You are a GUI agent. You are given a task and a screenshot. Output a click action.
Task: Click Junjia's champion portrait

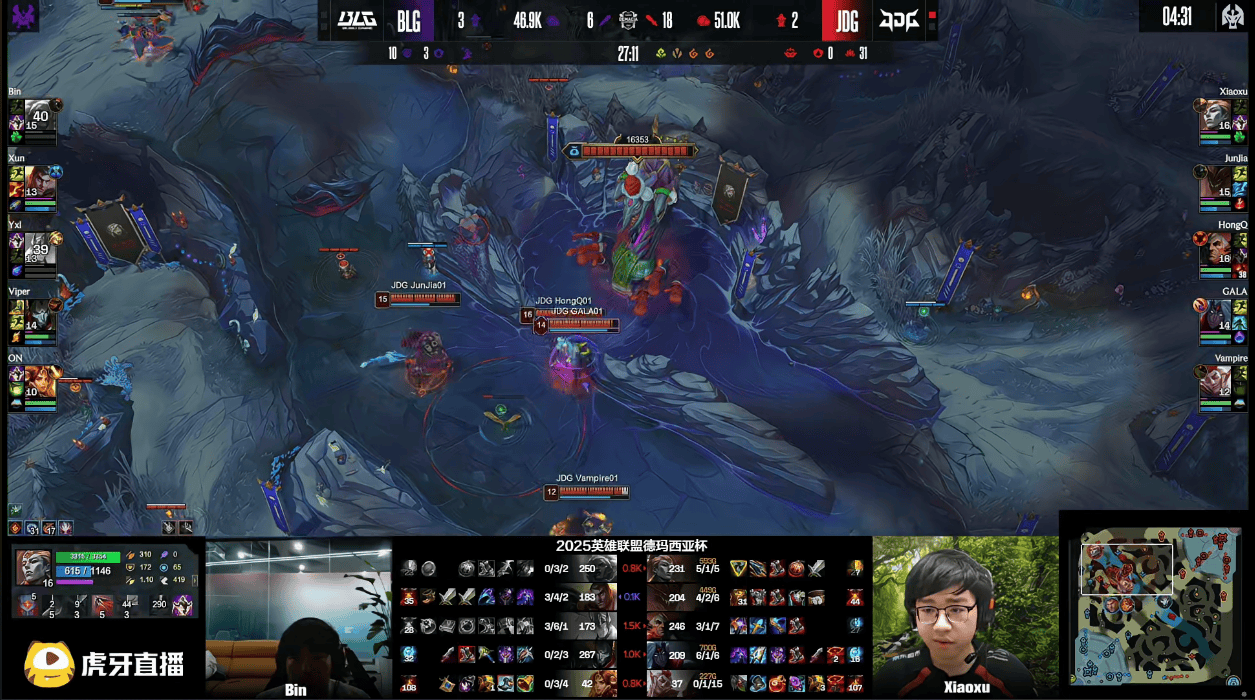coord(1216,180)
